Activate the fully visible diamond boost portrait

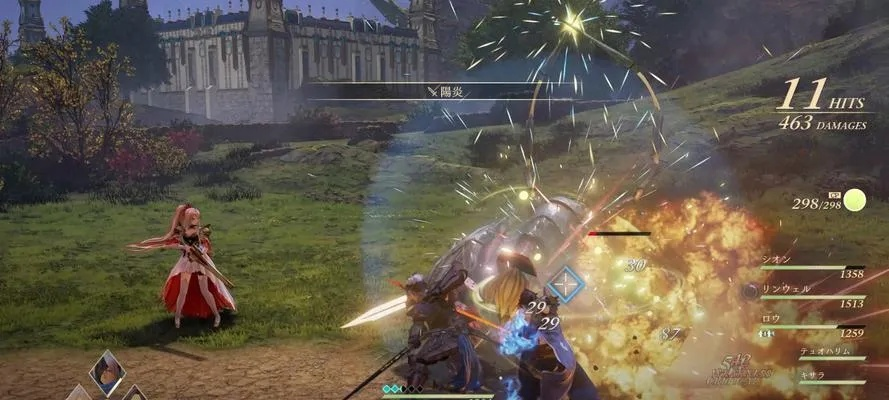click(107, 372)
